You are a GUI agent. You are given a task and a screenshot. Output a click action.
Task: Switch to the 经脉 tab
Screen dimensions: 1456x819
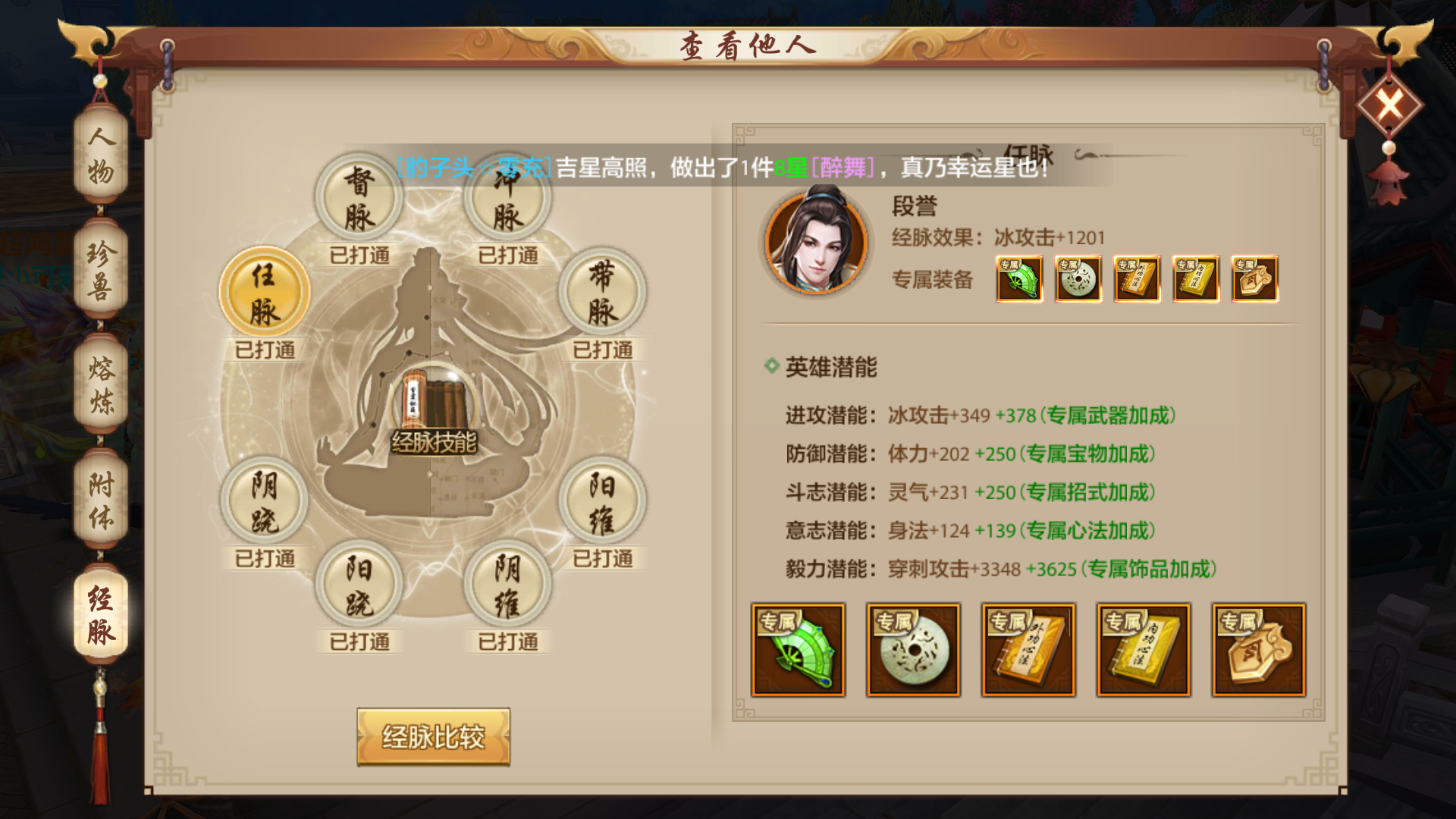[101, 614]
